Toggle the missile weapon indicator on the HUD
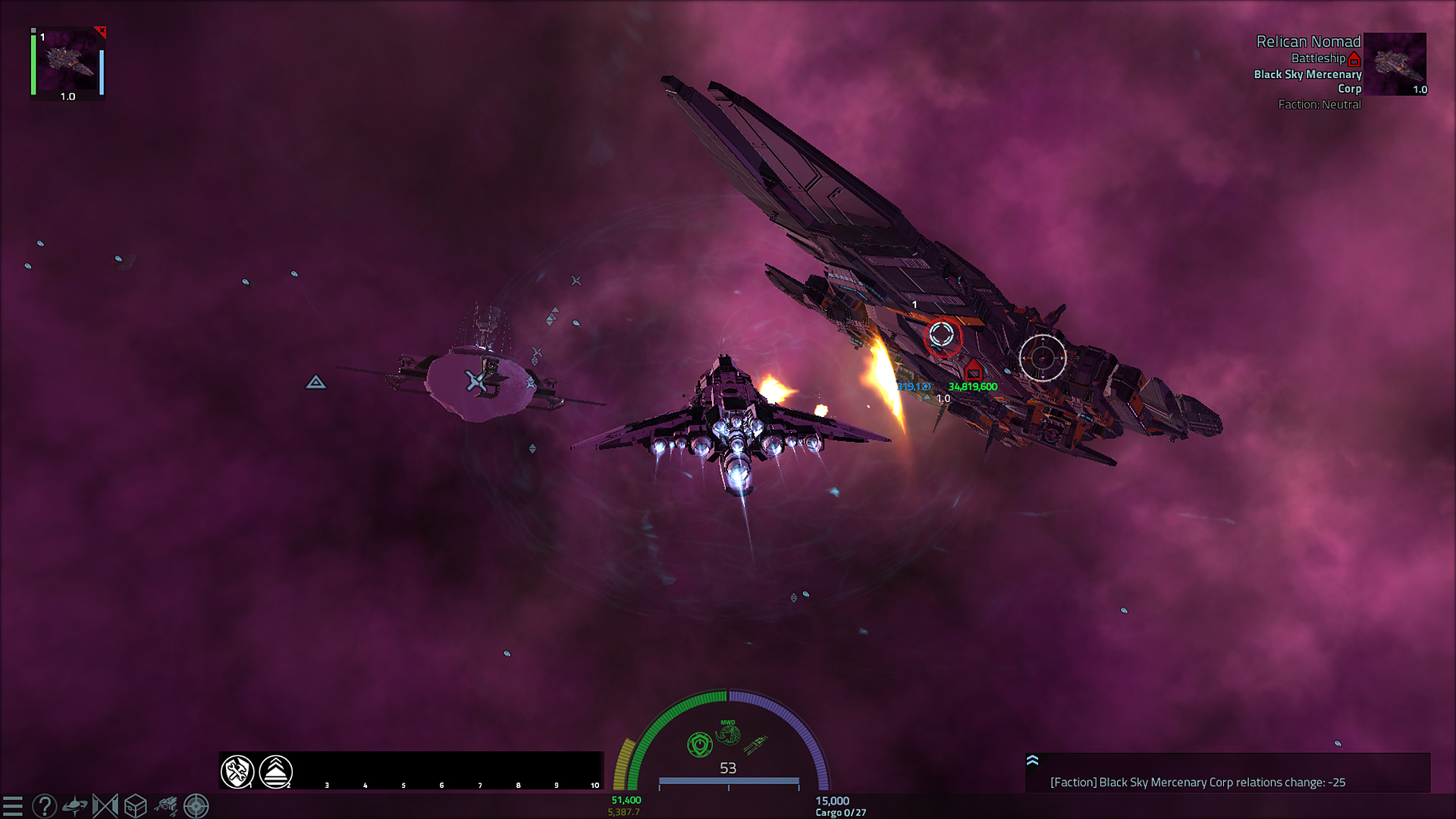 [757, 745]
